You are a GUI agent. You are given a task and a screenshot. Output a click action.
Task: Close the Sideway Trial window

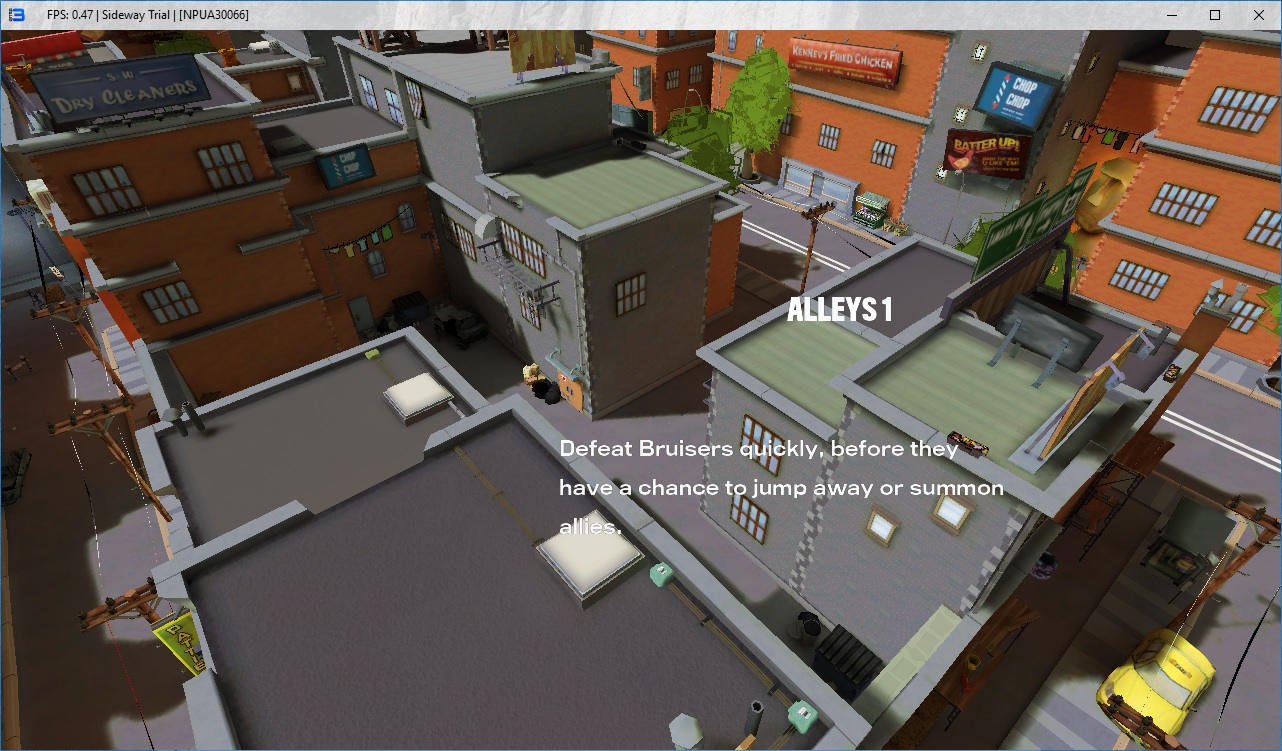pyautogui.click(x=1259, y=15)
